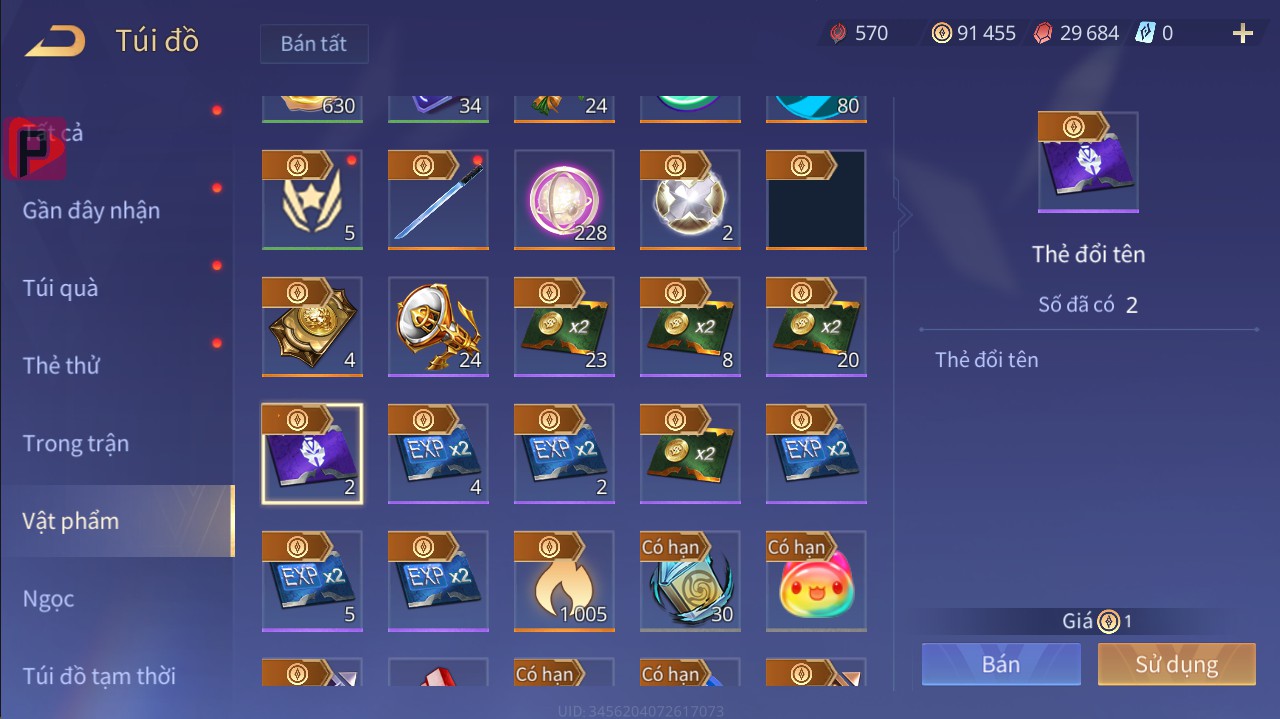Select the purple rename card slot
Screen dimensions: 1280x719
click(x=312, y=454)
